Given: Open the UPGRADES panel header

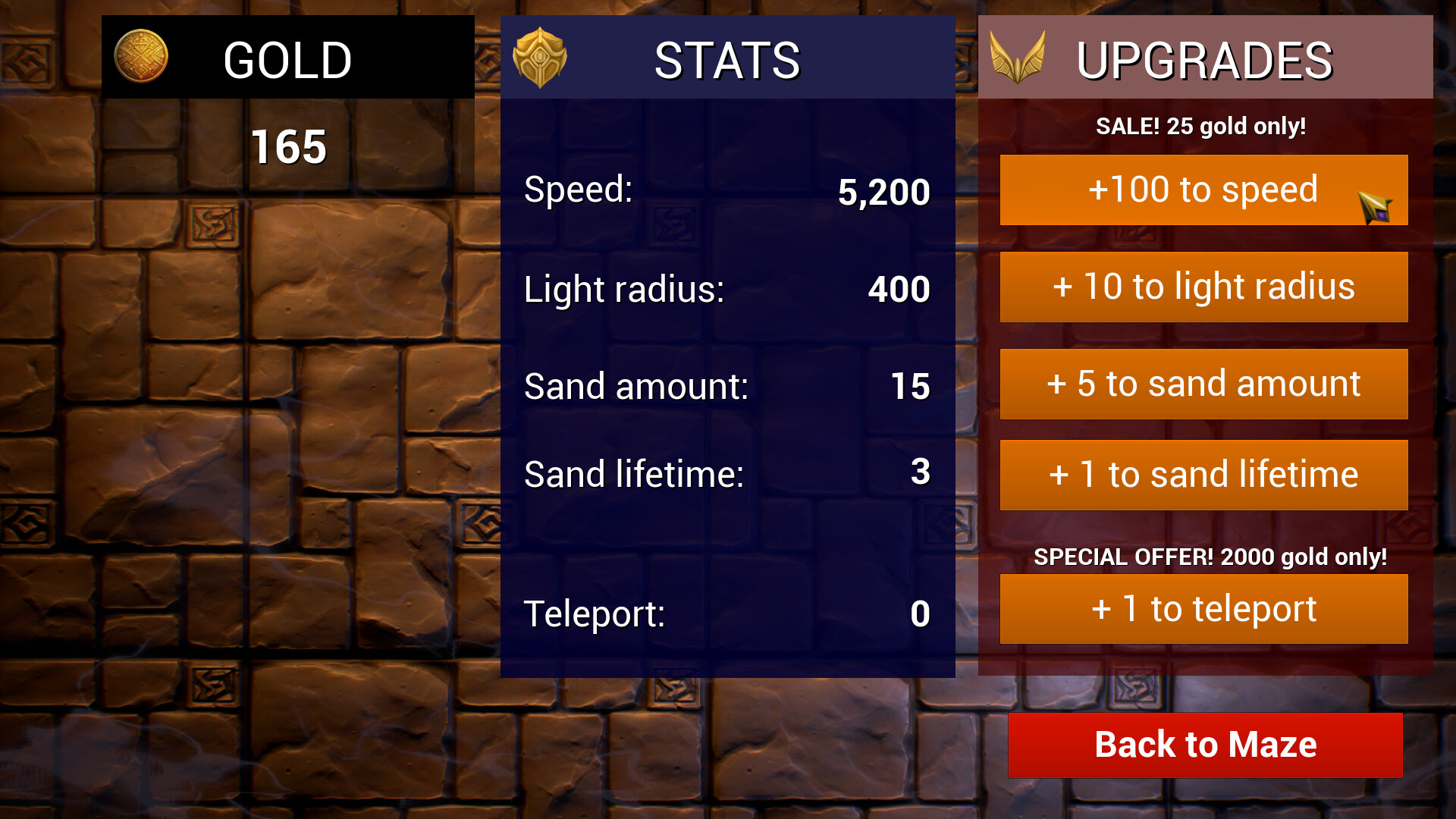Looking at the screenshot, I should (x=1204, y=57).
